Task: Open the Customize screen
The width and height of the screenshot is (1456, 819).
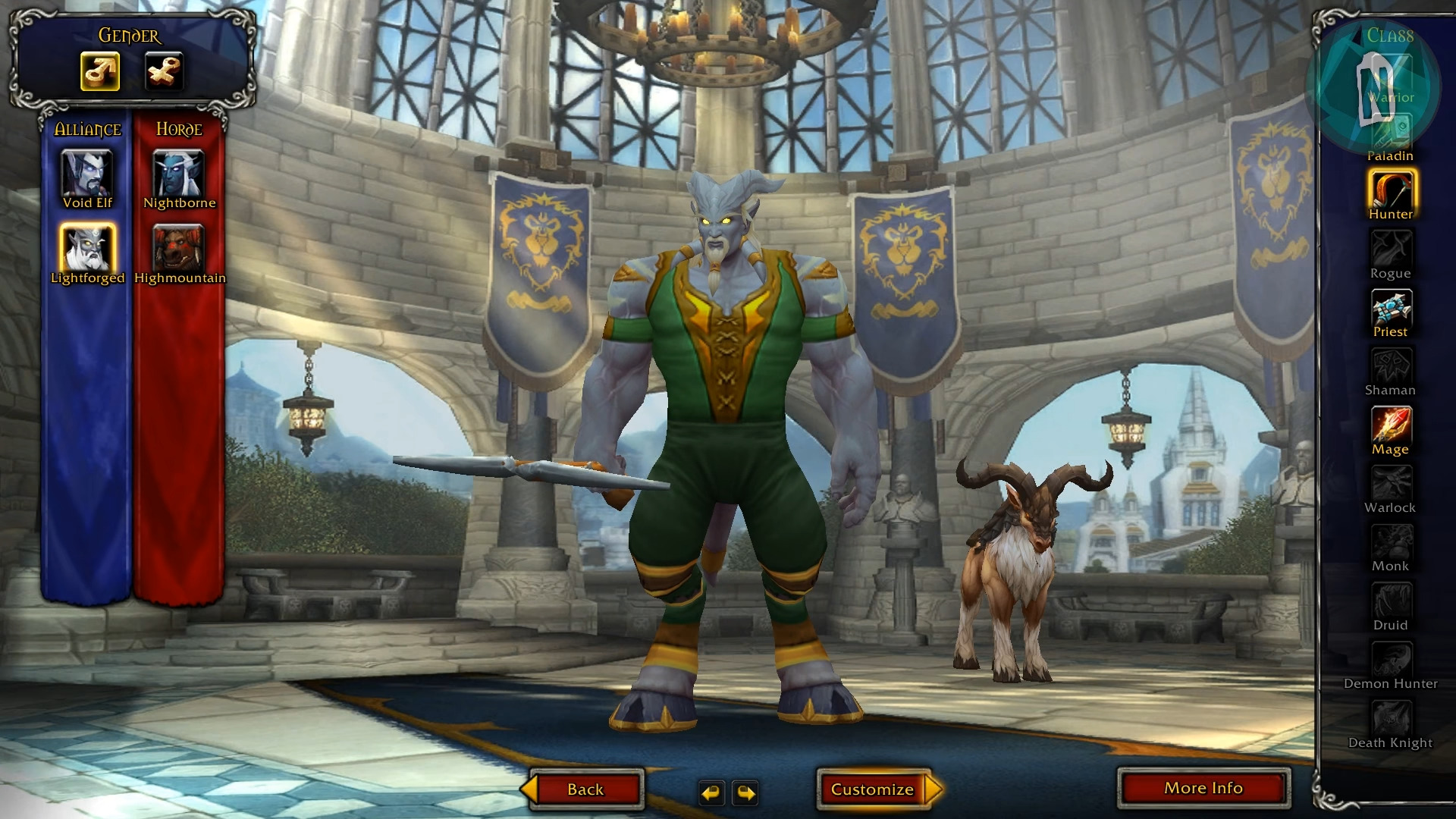Action: (874, 789)
